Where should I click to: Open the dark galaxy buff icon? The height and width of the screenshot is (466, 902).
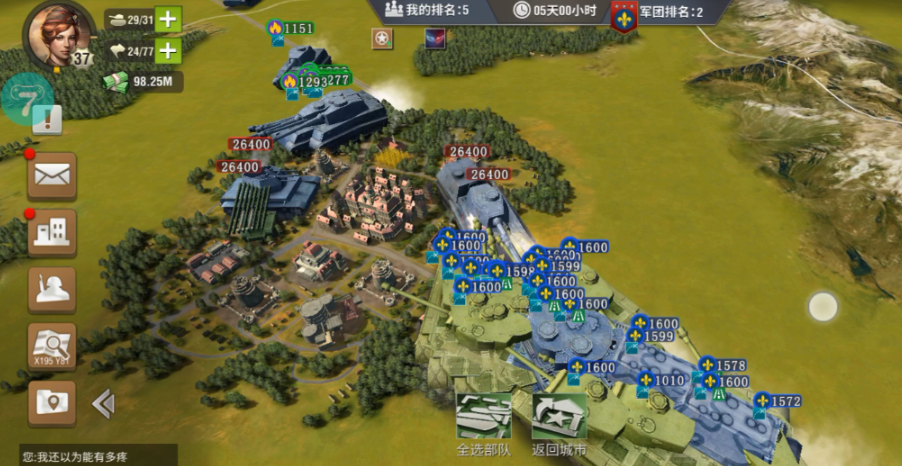coord(436,39)
